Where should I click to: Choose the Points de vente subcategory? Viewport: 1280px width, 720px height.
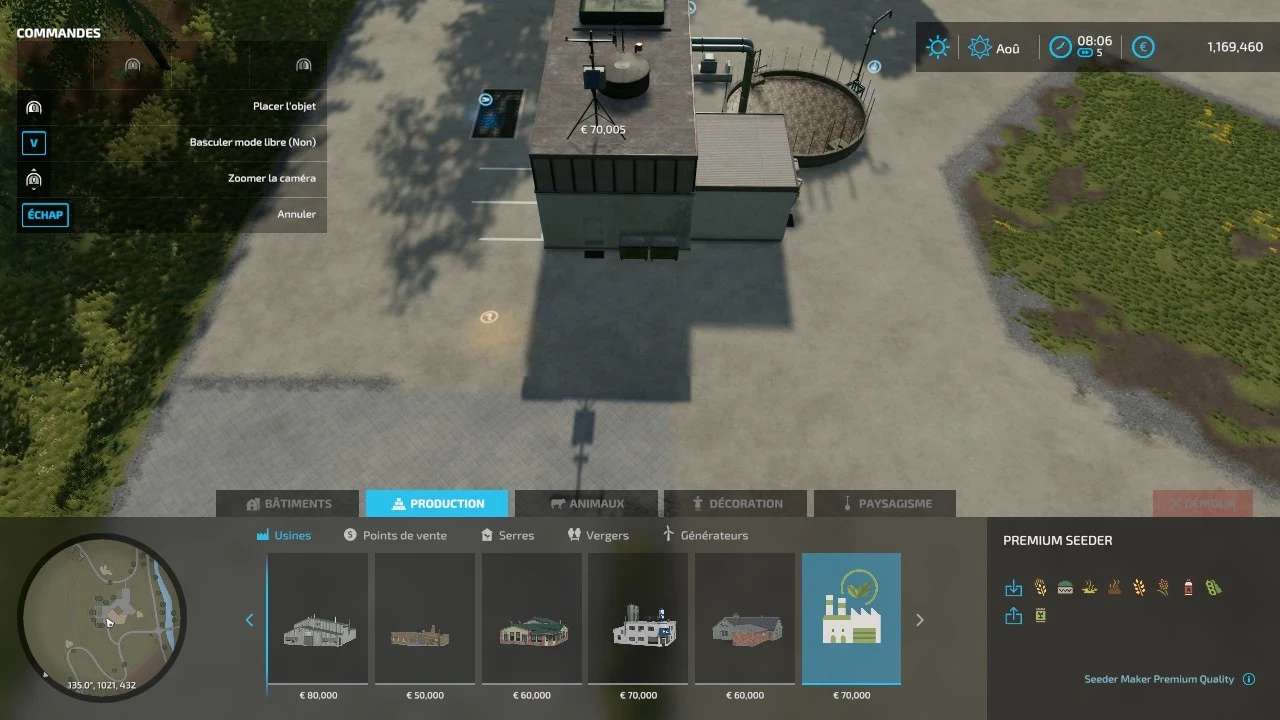tap(395, 535)
